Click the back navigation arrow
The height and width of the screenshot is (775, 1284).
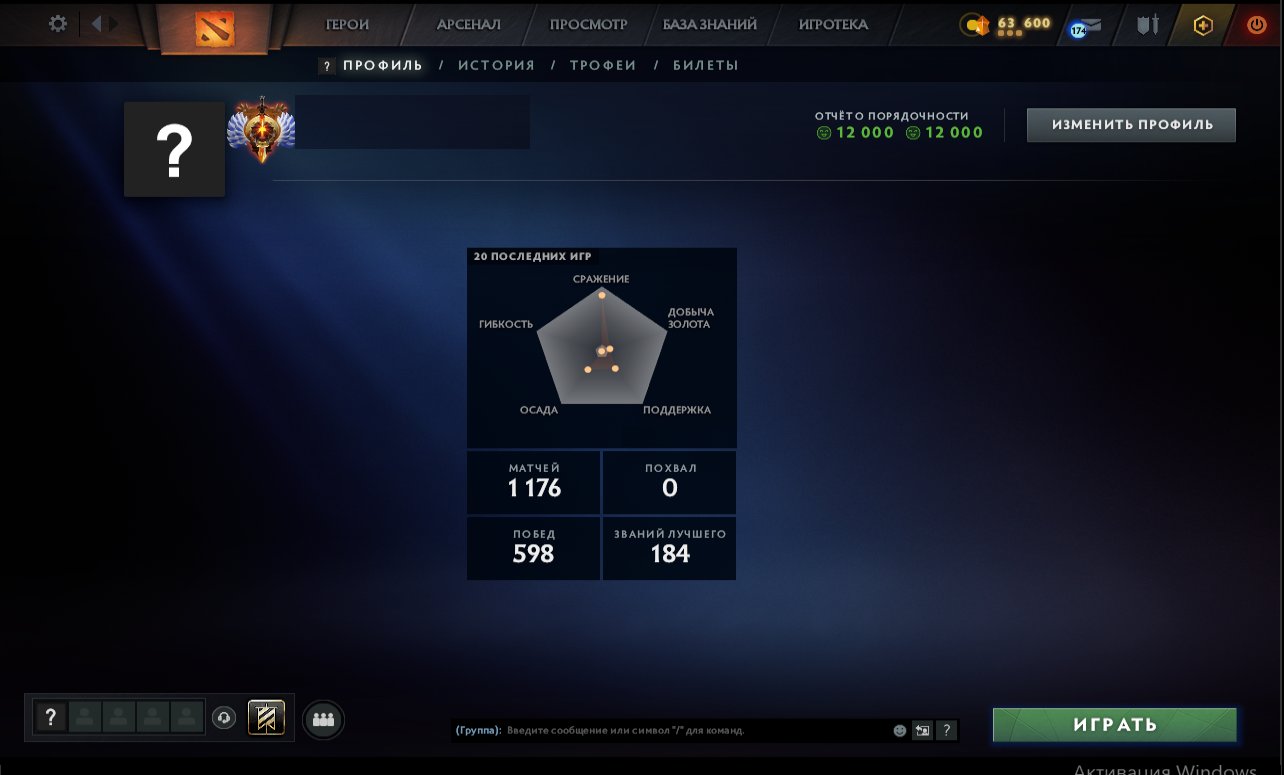pos(94,24)
